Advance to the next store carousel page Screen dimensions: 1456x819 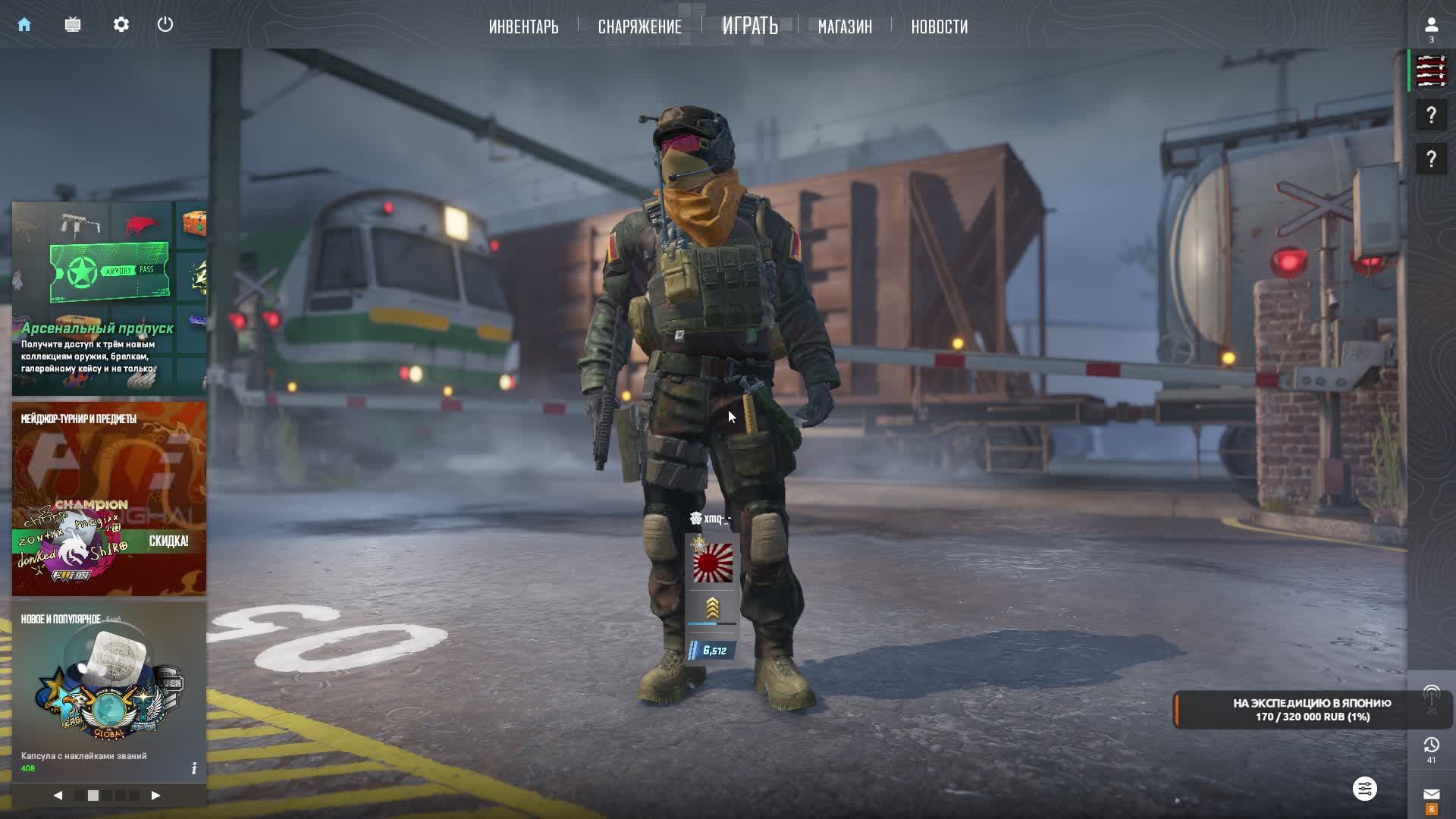(x=155, y=795)
